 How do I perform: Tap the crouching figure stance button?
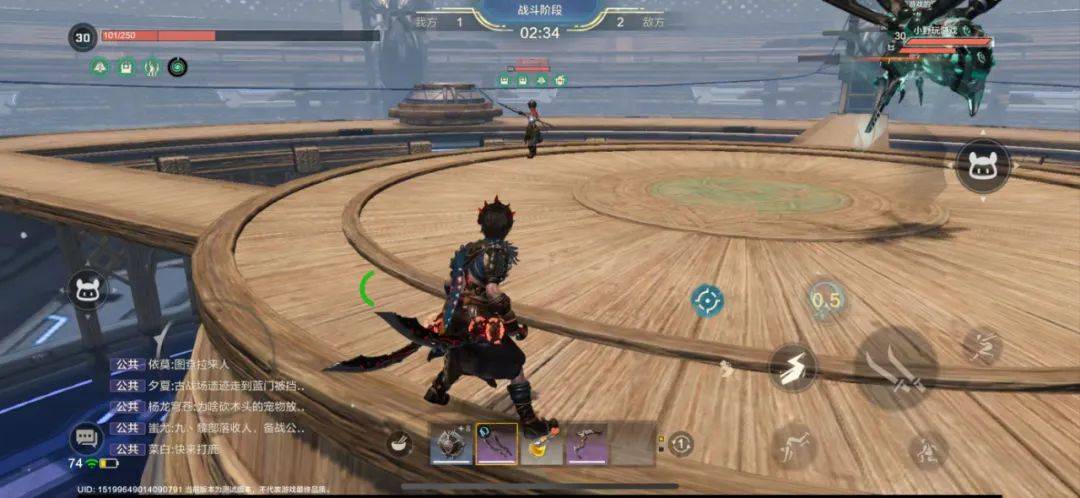coord(927,449)
